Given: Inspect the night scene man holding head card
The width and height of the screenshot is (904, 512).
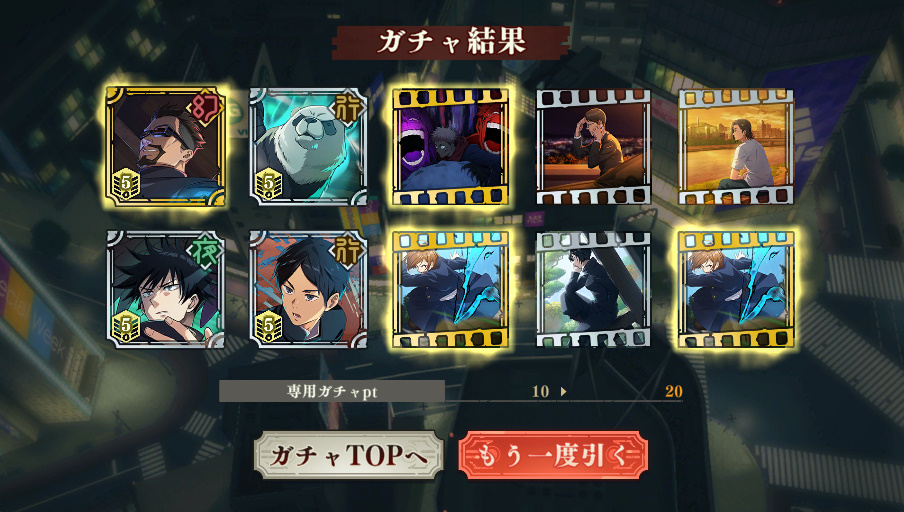Looking at the screenshot, I should [x=594, y=147].
